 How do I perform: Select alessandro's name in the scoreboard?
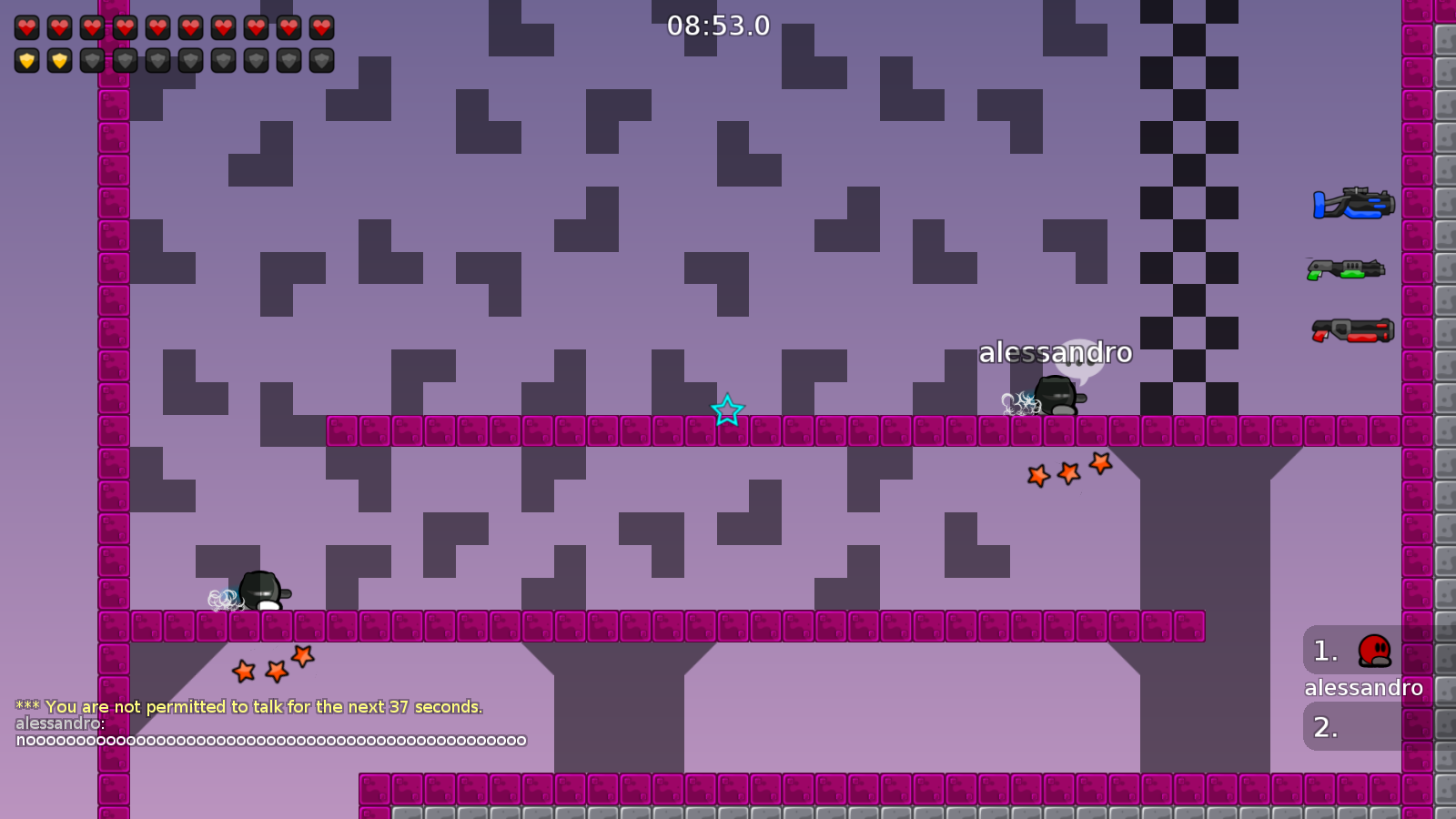tap(1363, 688)
